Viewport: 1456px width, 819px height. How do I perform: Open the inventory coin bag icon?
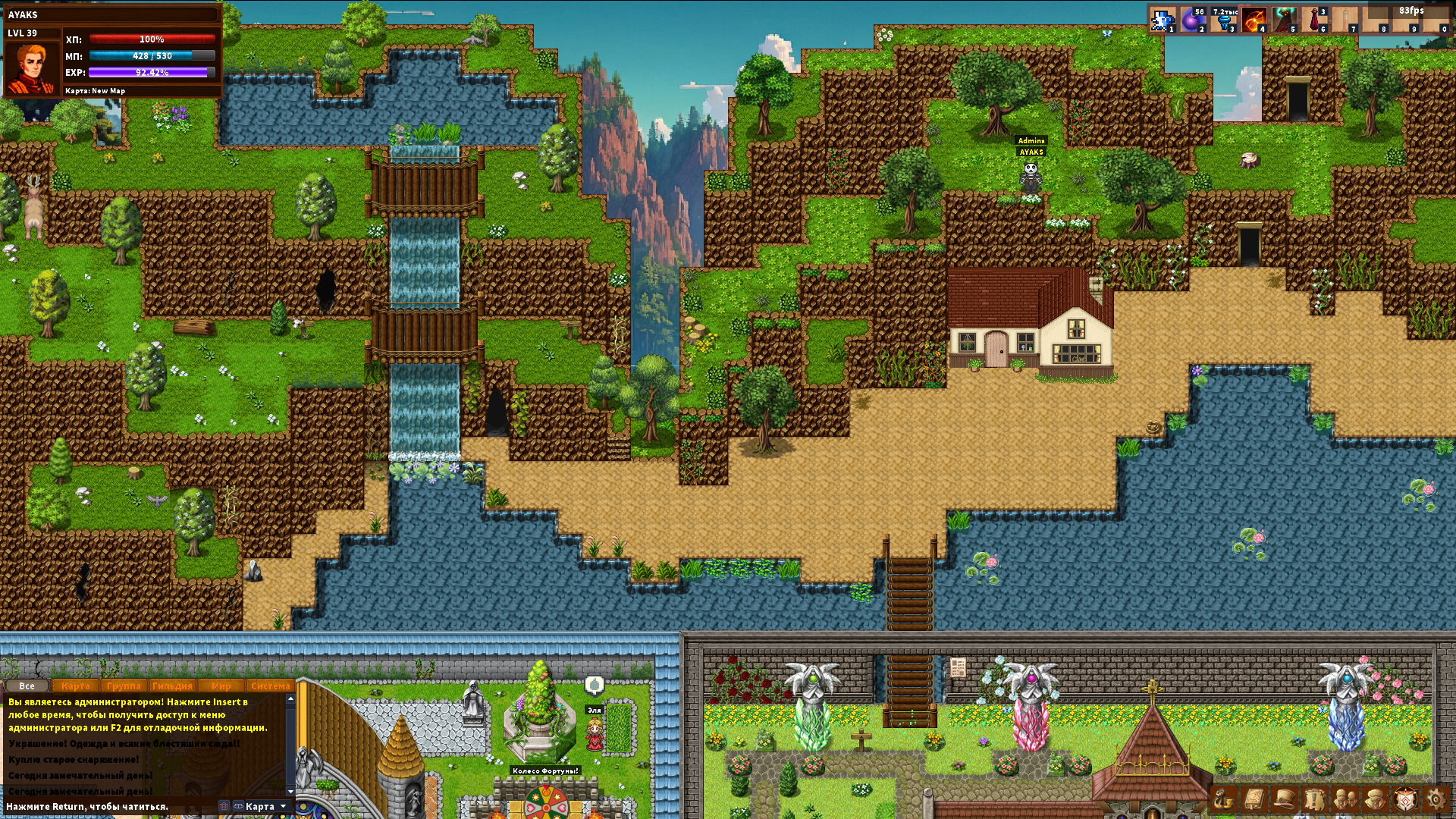click(x=1223, y=799)
